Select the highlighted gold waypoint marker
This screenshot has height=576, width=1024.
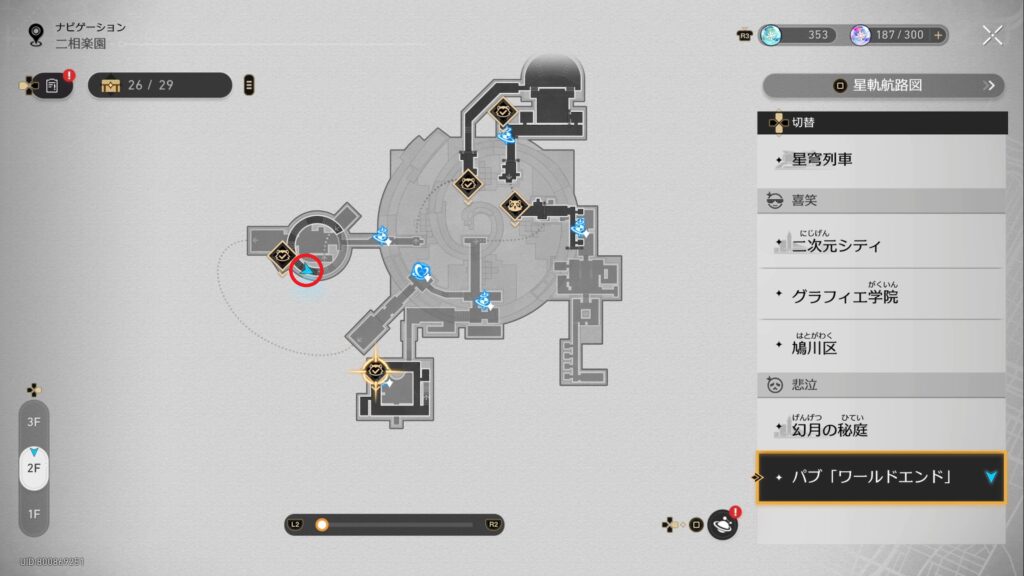coord(376,371)
